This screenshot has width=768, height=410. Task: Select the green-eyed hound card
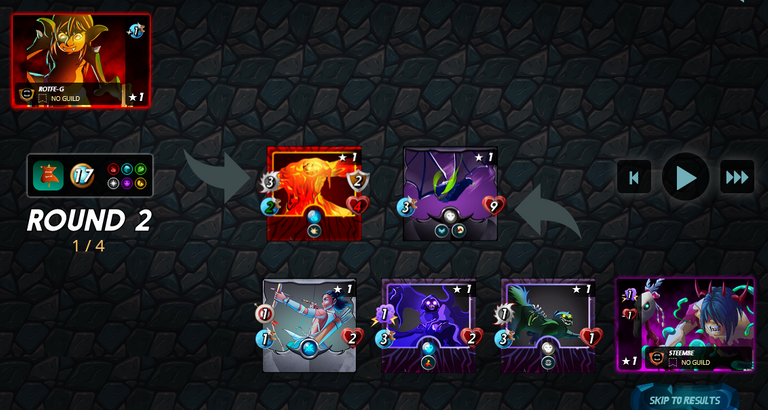click(x=547, y=326)
